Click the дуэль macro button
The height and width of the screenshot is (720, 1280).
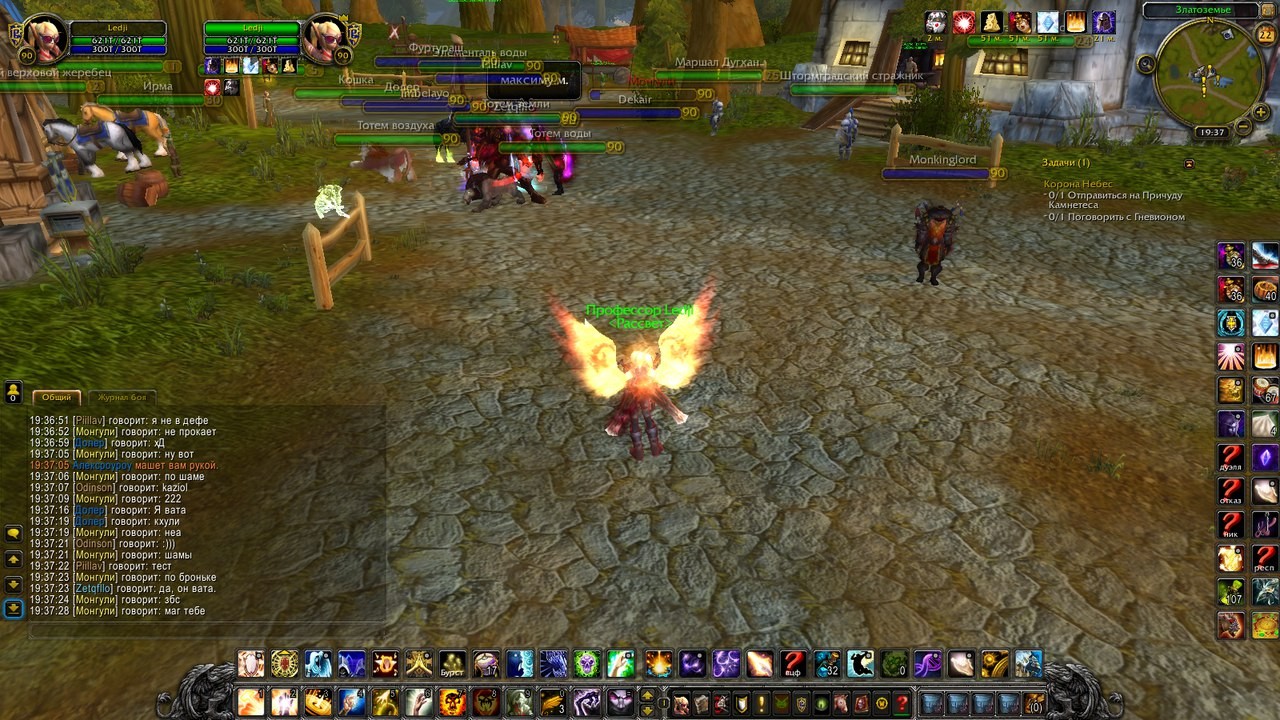point(1230,458)
